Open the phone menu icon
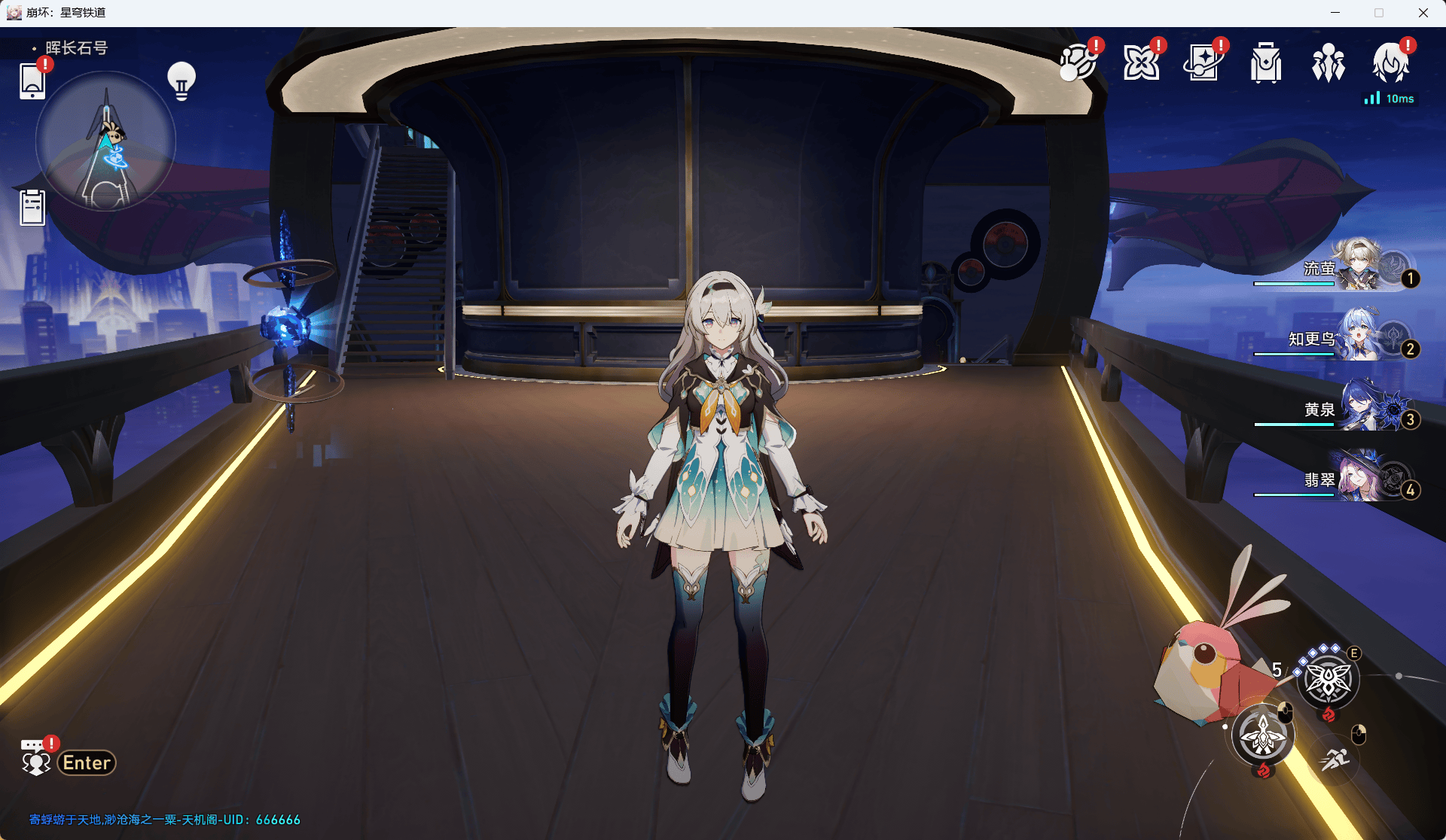The image size is (1446, 840). tap(32, 81)
